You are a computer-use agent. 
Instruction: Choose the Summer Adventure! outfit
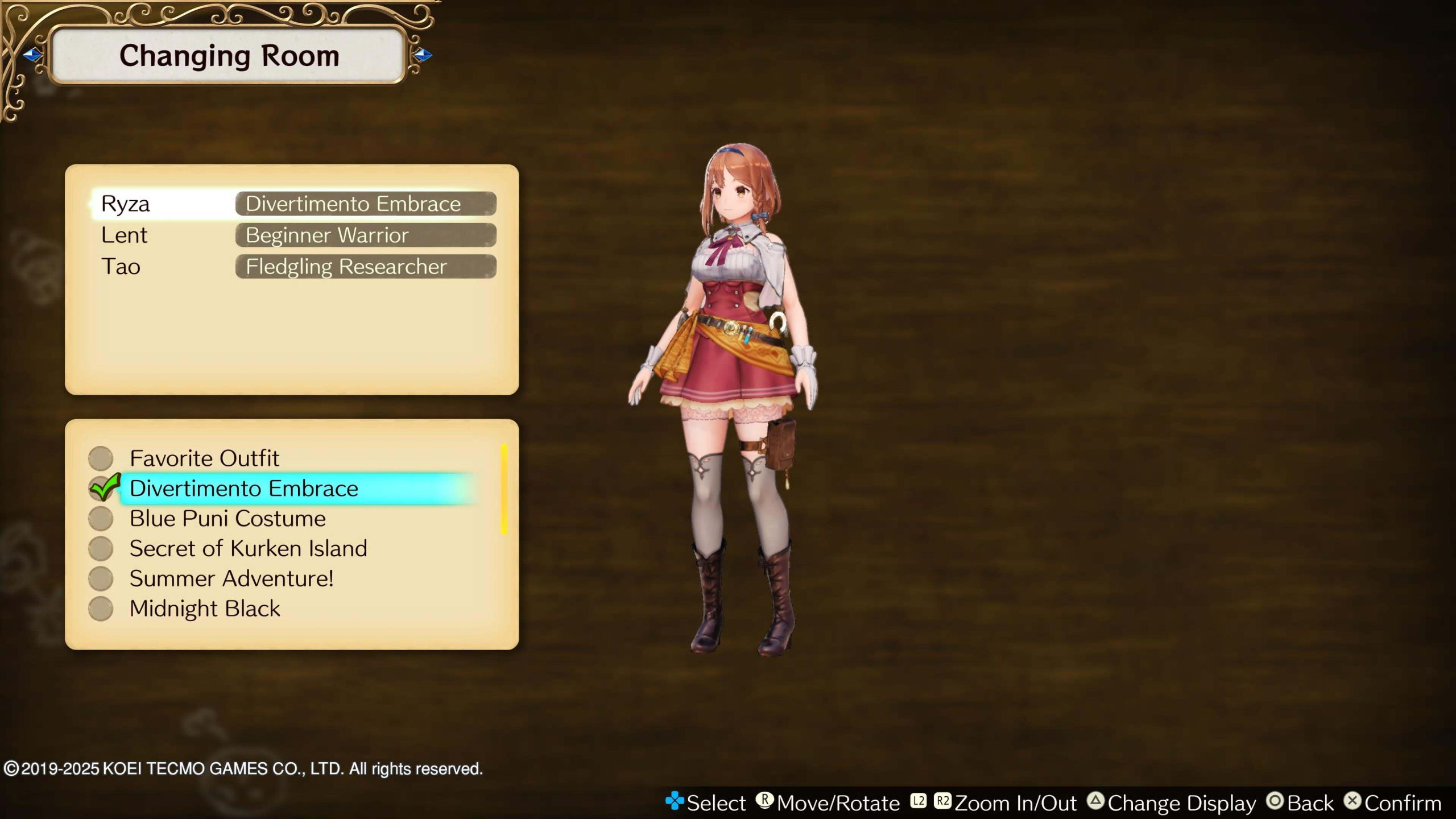pos(231,578)
